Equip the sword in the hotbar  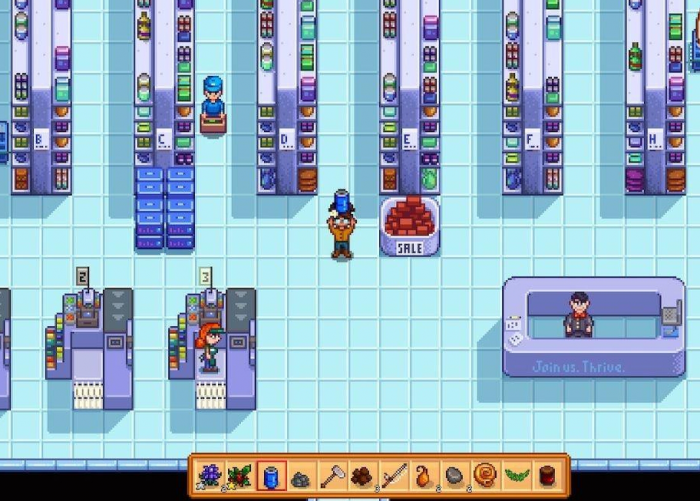(x=393, y=476)
